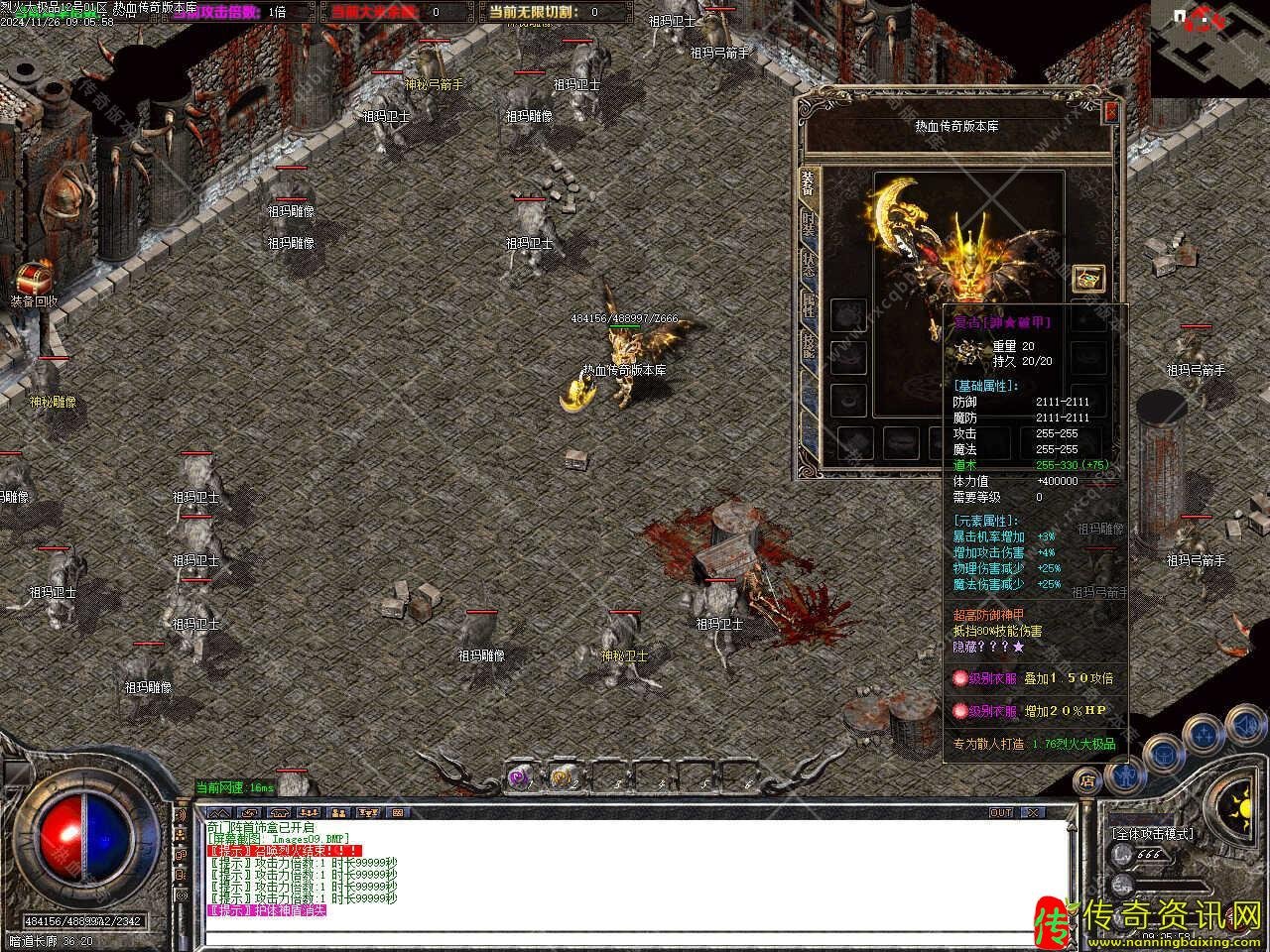Select the 技能 skills tab
The width and height of the screenshot is (1270, 952).
[x=810, y=344]
